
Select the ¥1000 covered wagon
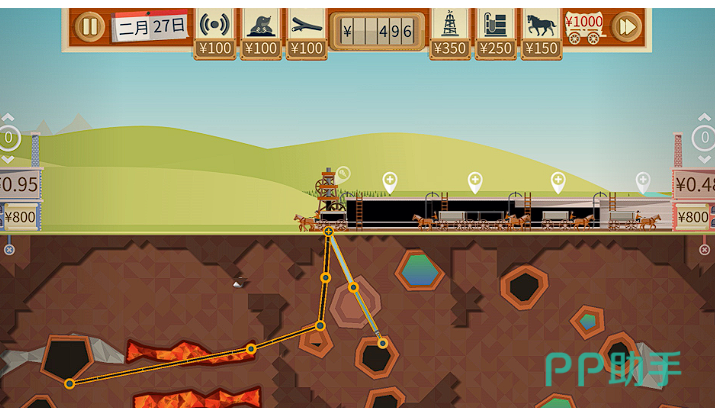pyautogui.click(x=584, y=26)
